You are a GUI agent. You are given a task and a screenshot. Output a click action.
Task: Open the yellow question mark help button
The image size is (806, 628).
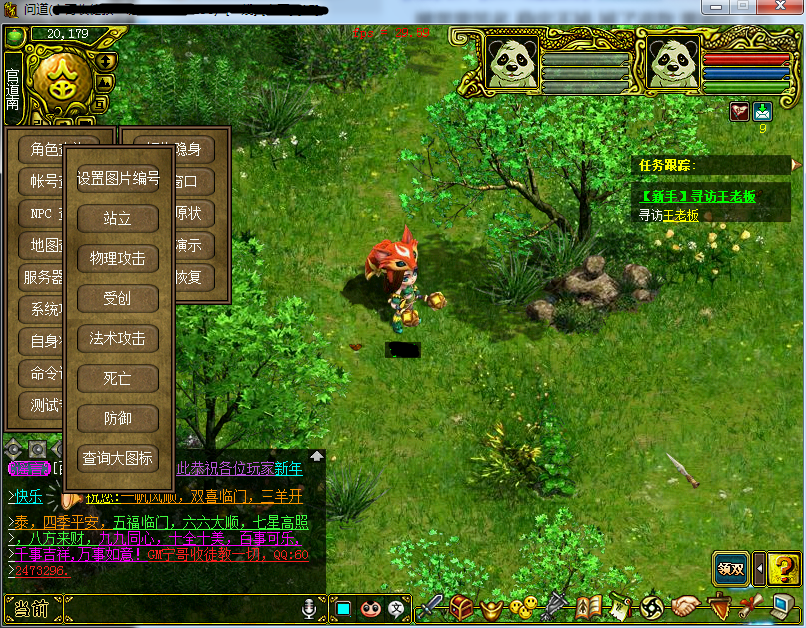[783, 568]
